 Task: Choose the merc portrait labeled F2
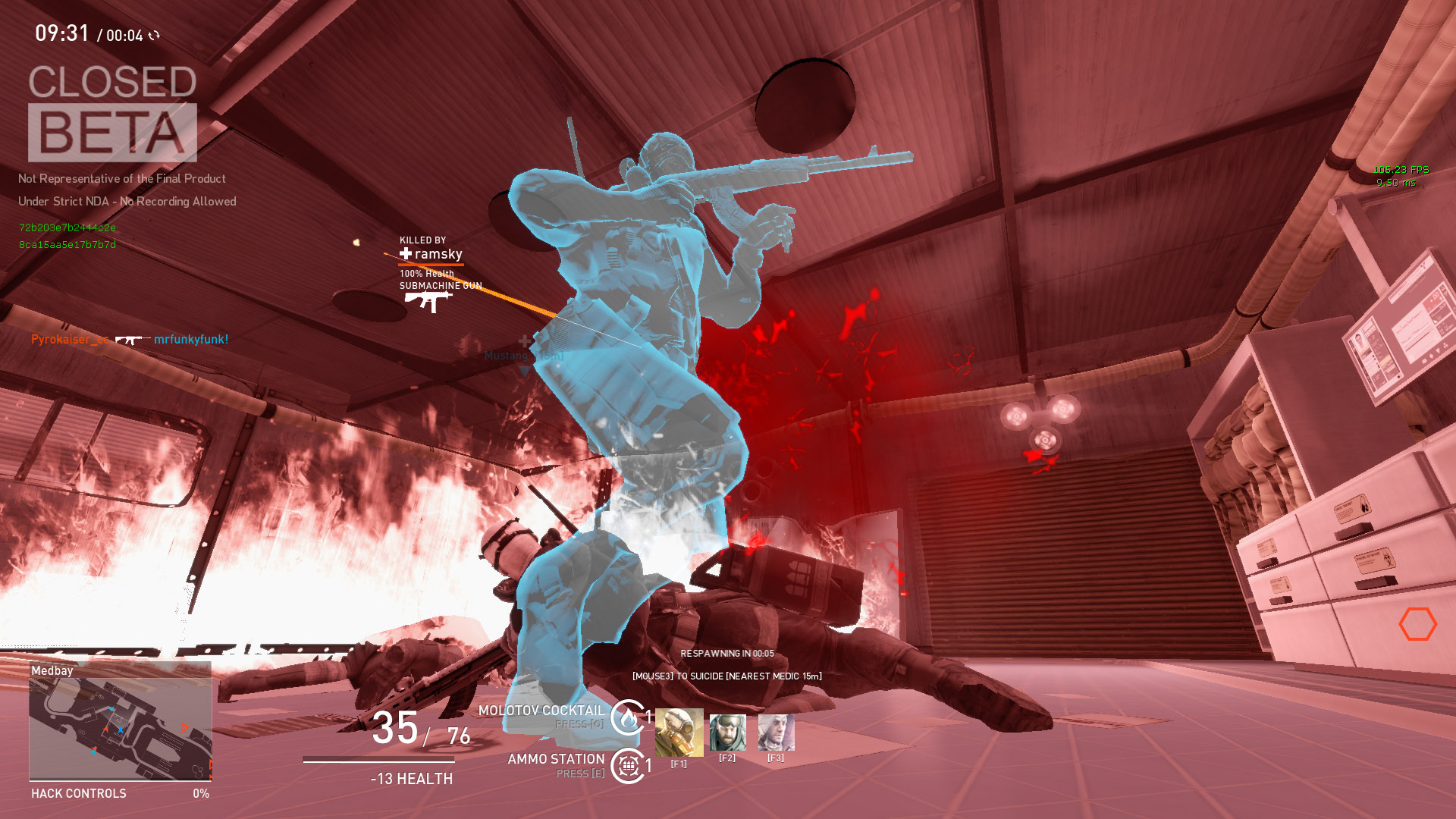coord(727,733)
